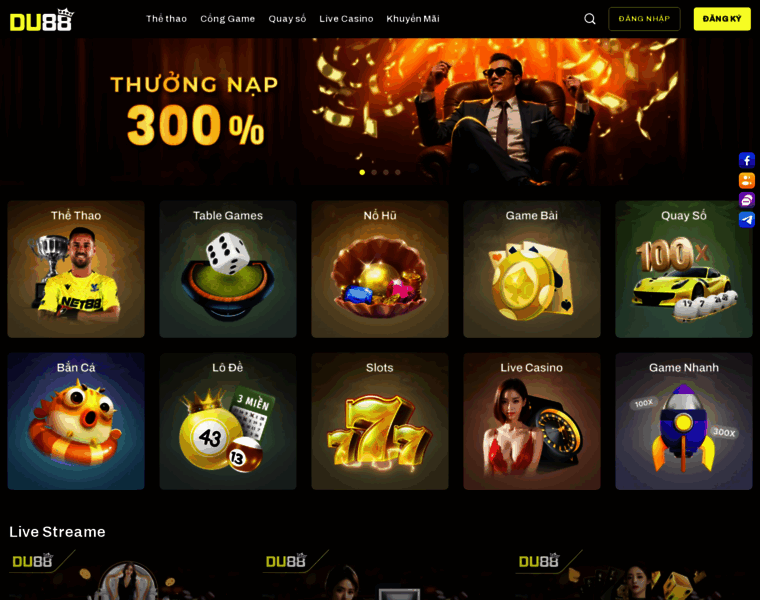
Task: Open the Telegram side icon
Action: [x=747, y=220]
